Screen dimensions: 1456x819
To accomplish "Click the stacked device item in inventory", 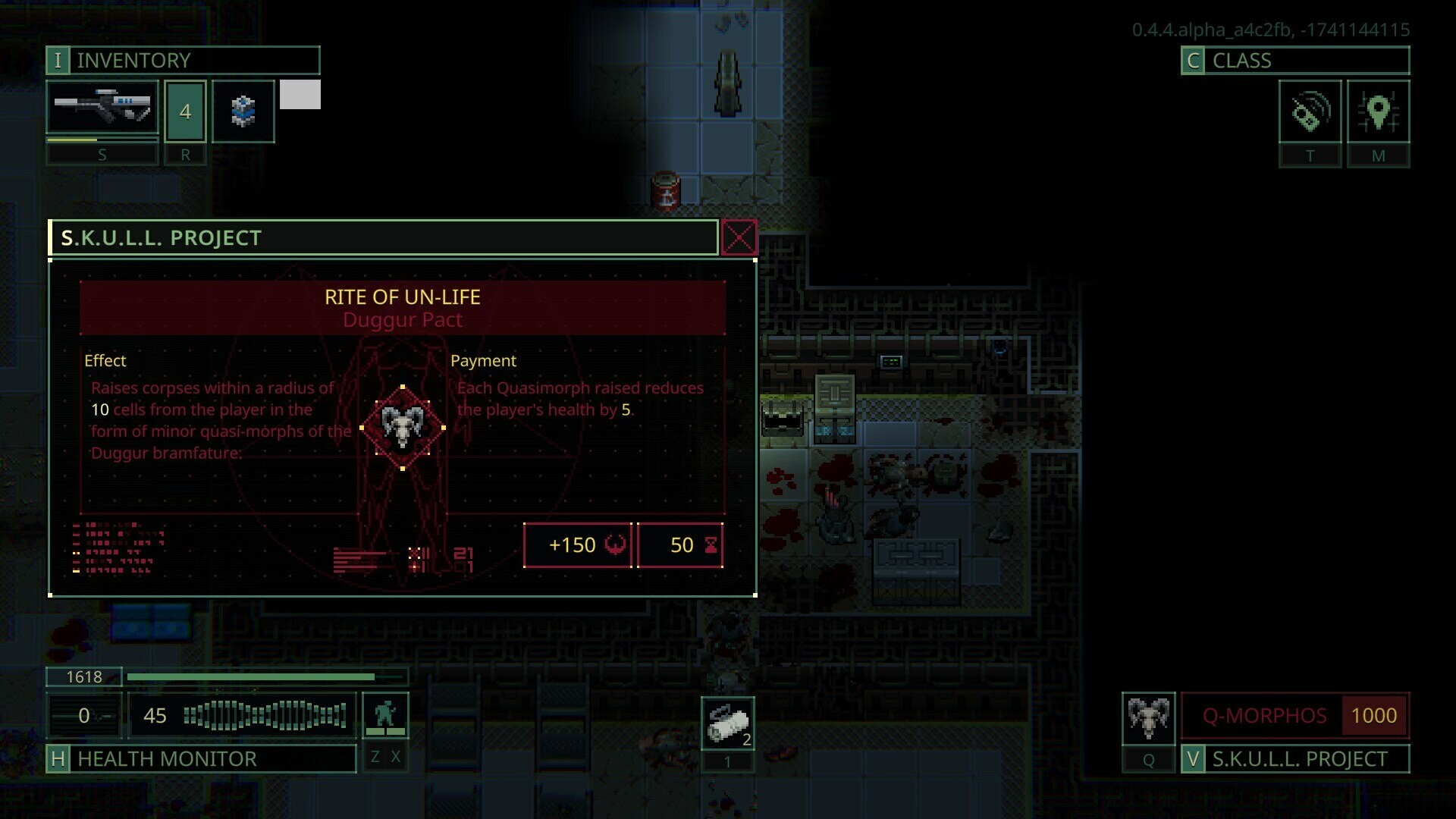I will coord(243,111).
